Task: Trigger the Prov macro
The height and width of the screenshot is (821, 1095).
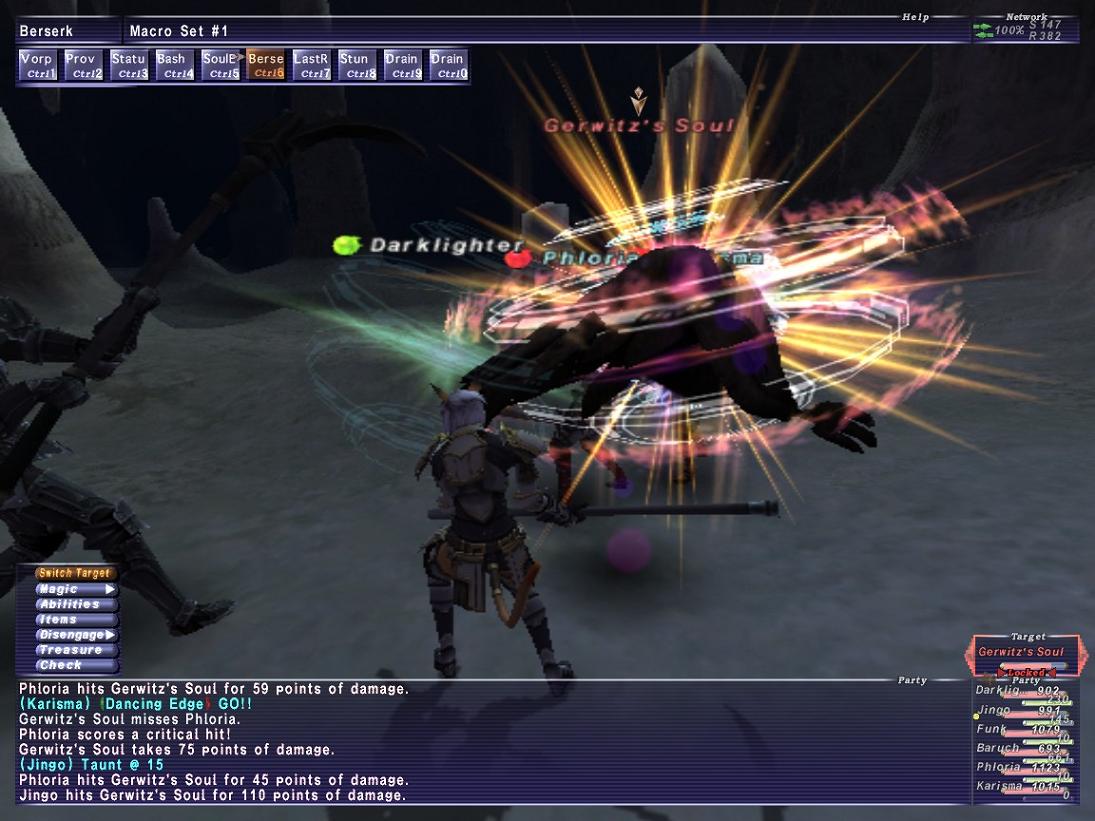Action: 83,66
